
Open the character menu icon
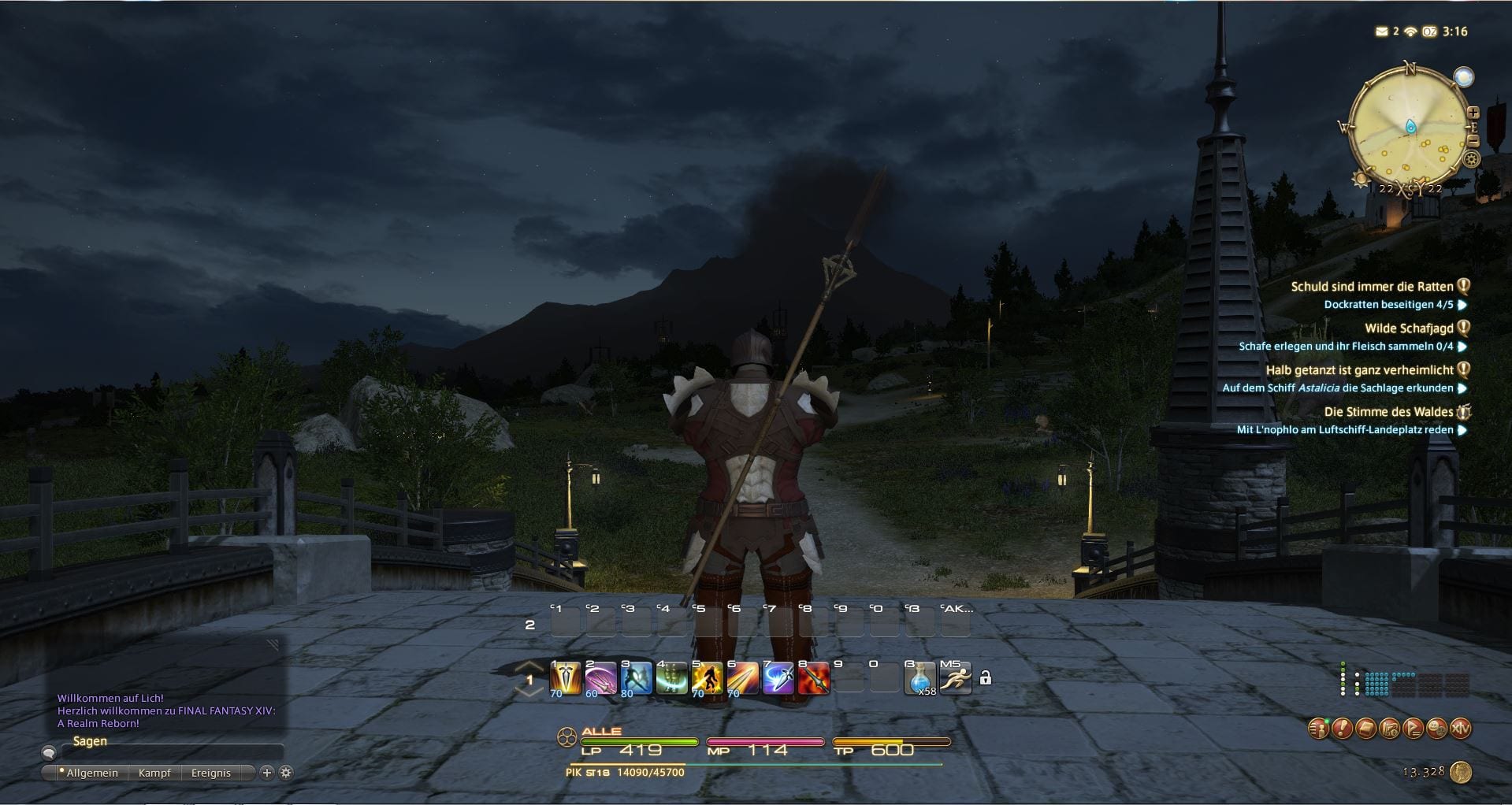[1318, 729]
